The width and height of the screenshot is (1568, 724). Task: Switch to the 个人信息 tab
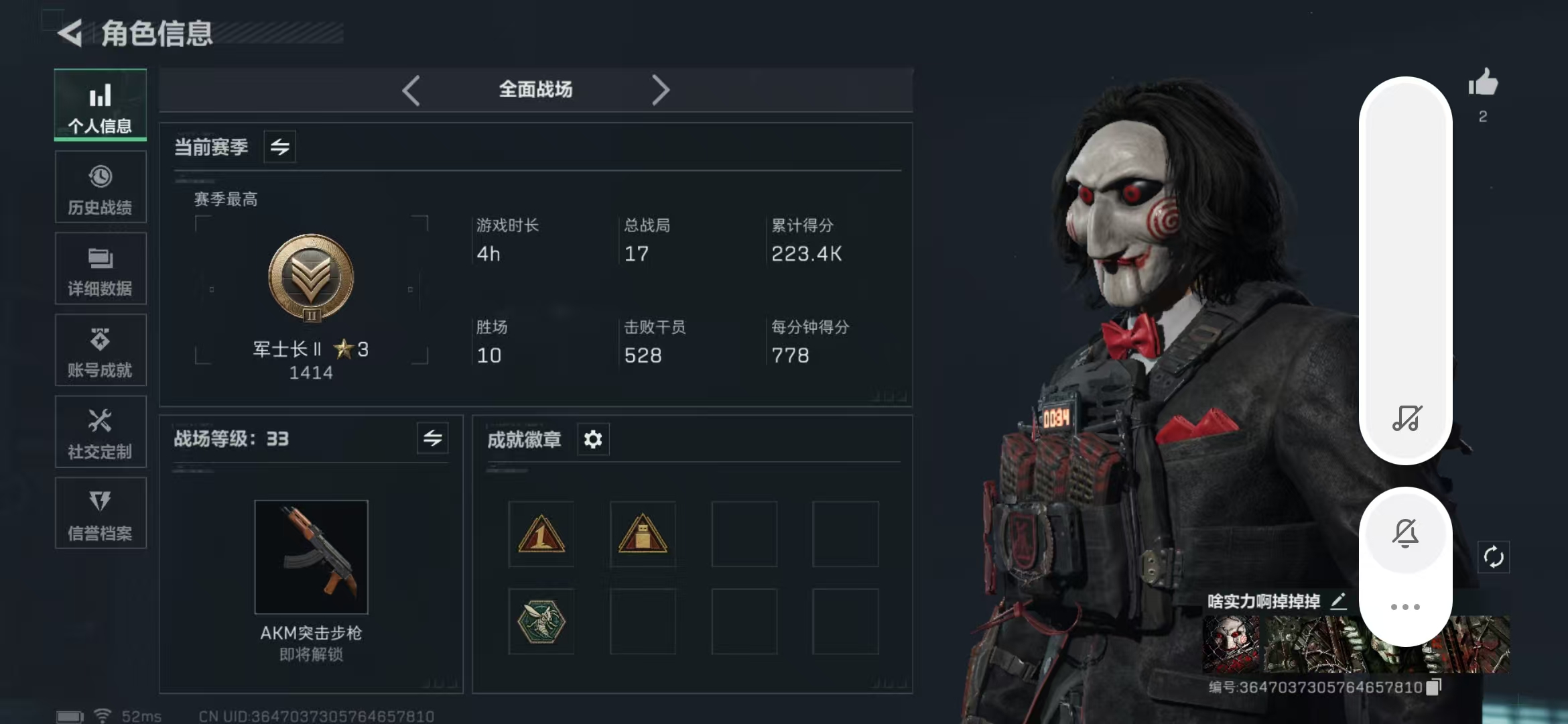click(x=101, y=105)
